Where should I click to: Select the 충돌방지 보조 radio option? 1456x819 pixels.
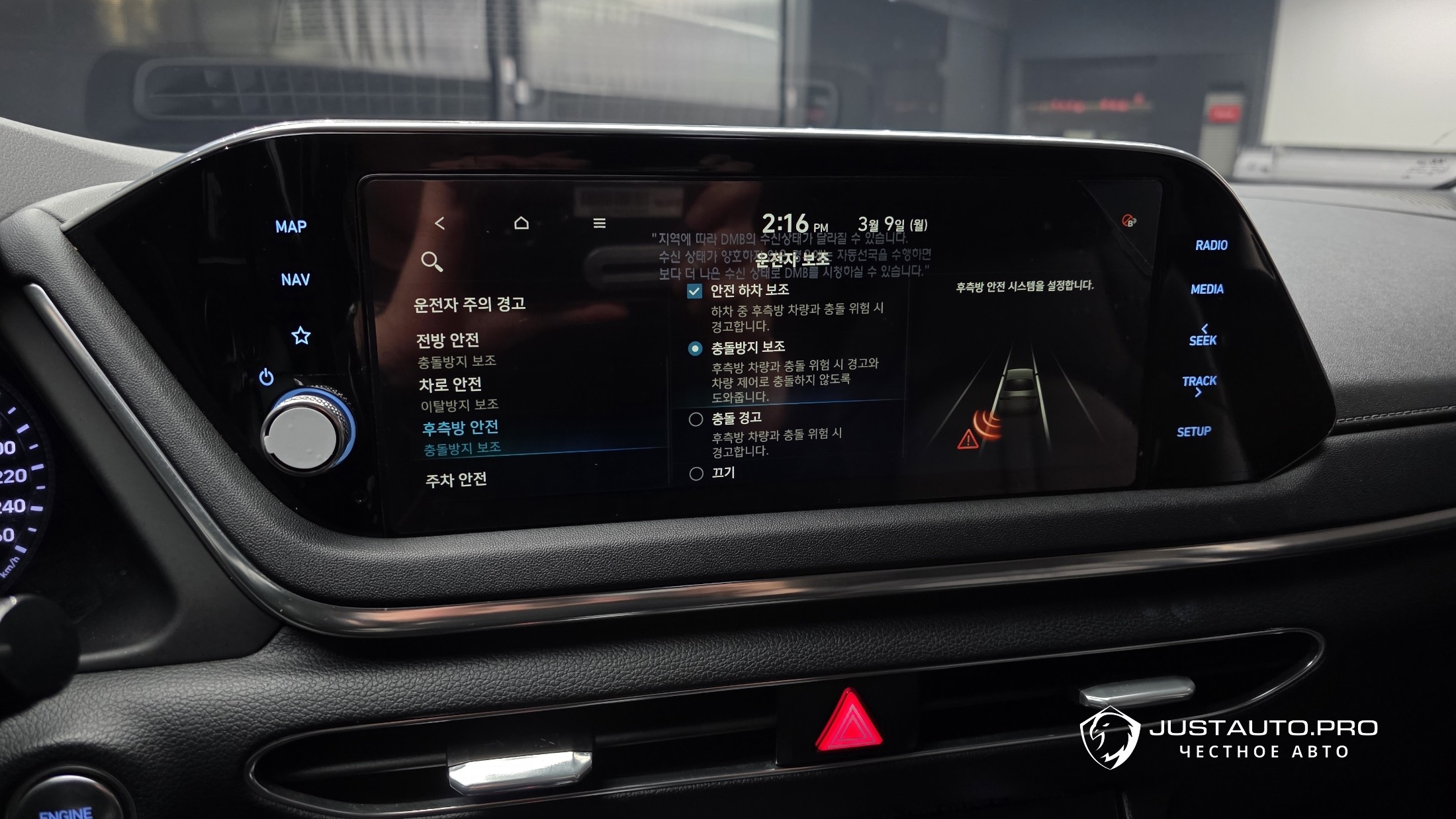point(695,349)
